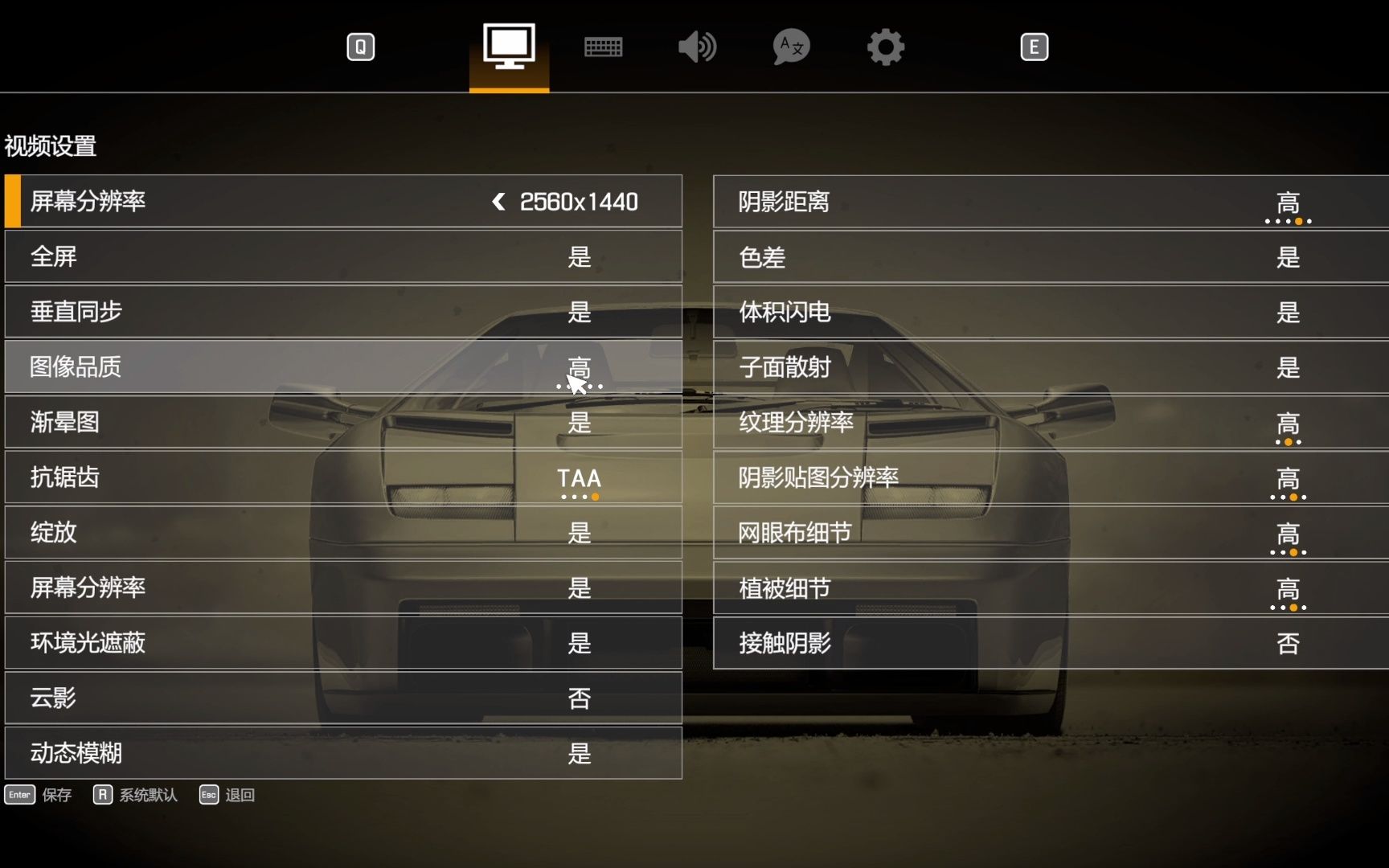Click the Esc 退回 key icon
This screenshot has width=1389, height=868.
pyautogui.click(x=207, y=795)
